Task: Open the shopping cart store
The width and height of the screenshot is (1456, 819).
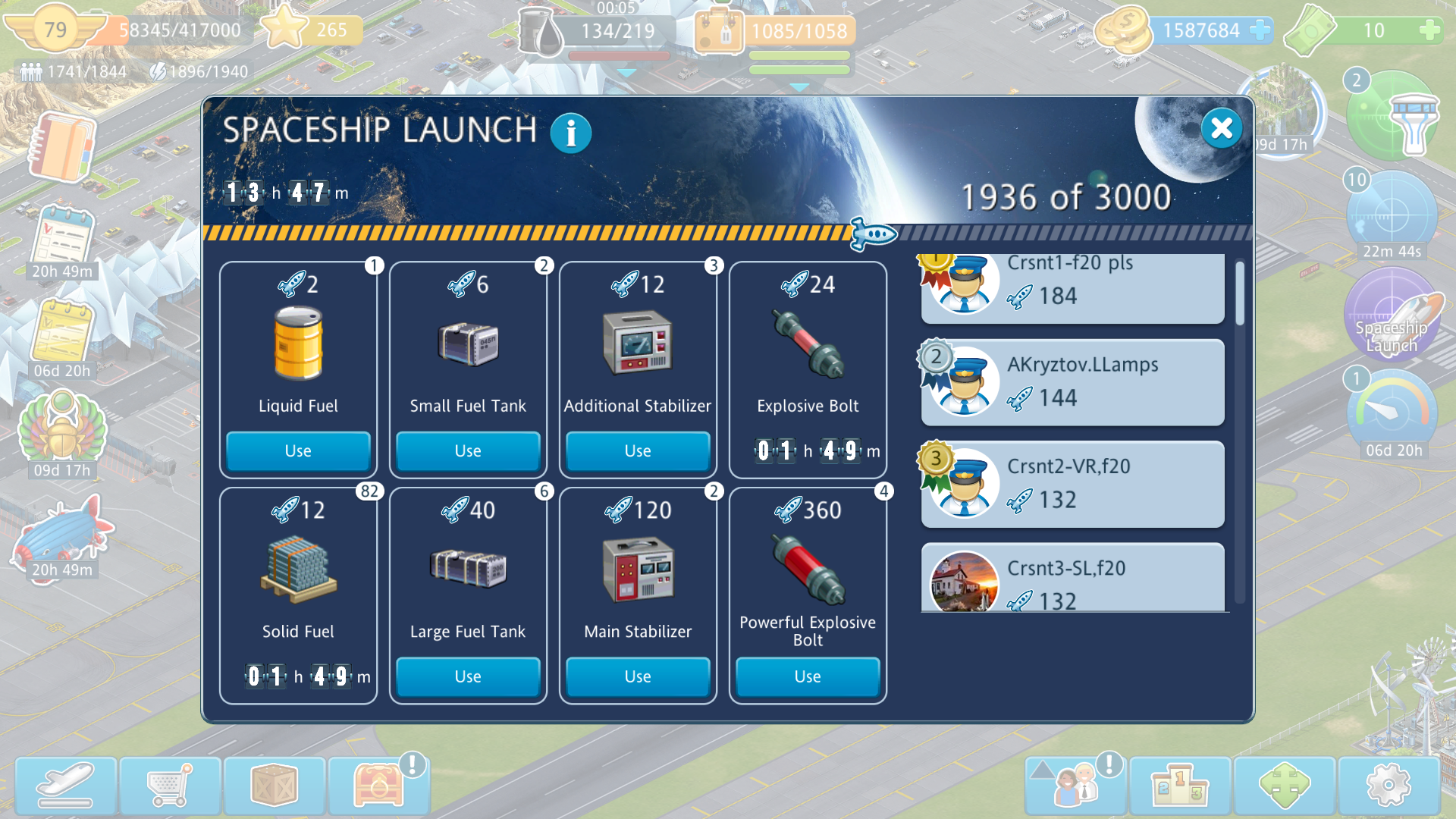Action: point(170,786)
